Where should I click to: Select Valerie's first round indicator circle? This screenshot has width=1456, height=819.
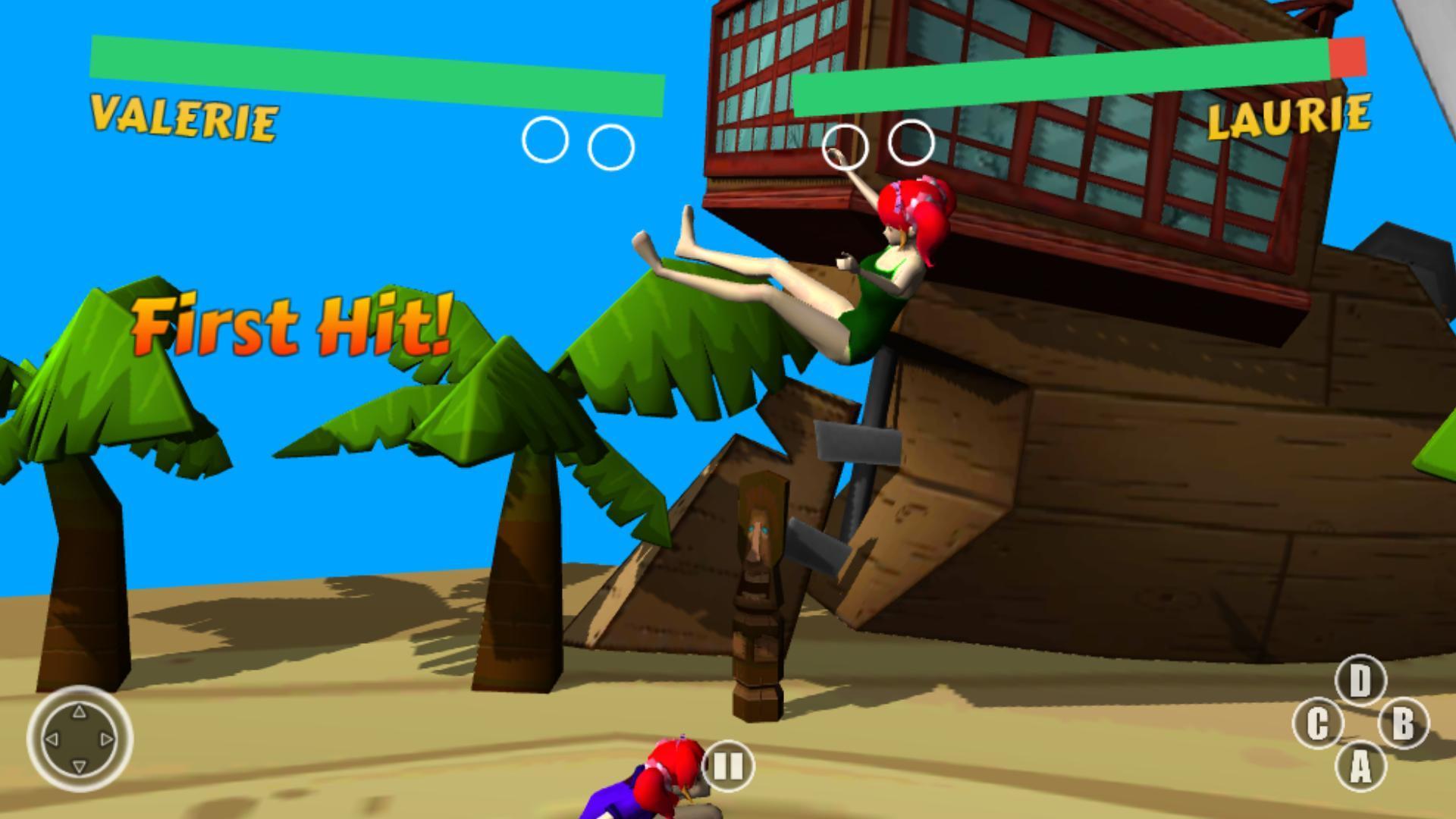pyautogui.click(x=543, y=141)
